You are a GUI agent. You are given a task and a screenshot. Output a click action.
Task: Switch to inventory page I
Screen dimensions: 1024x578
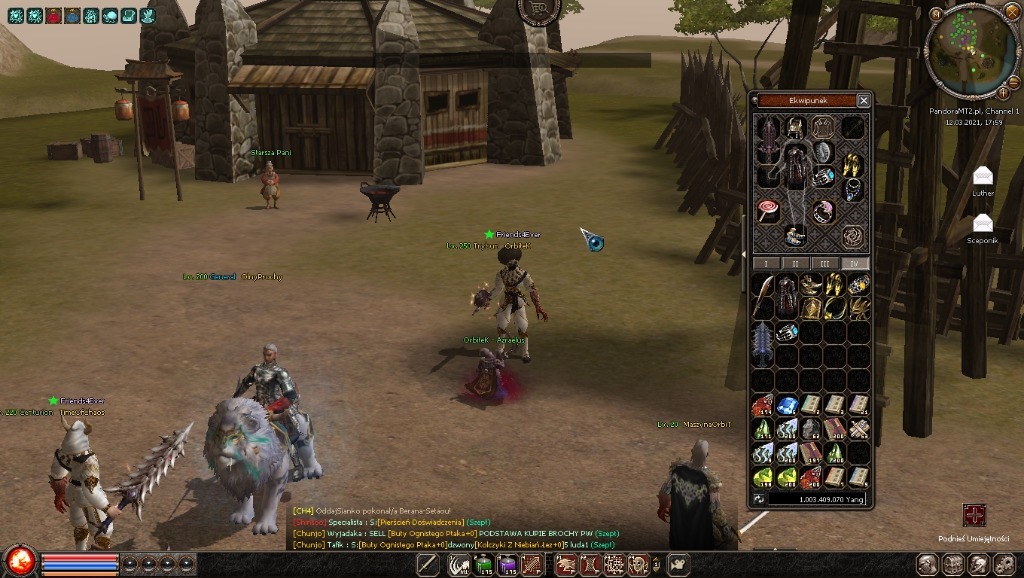click(x=766, y=263)
